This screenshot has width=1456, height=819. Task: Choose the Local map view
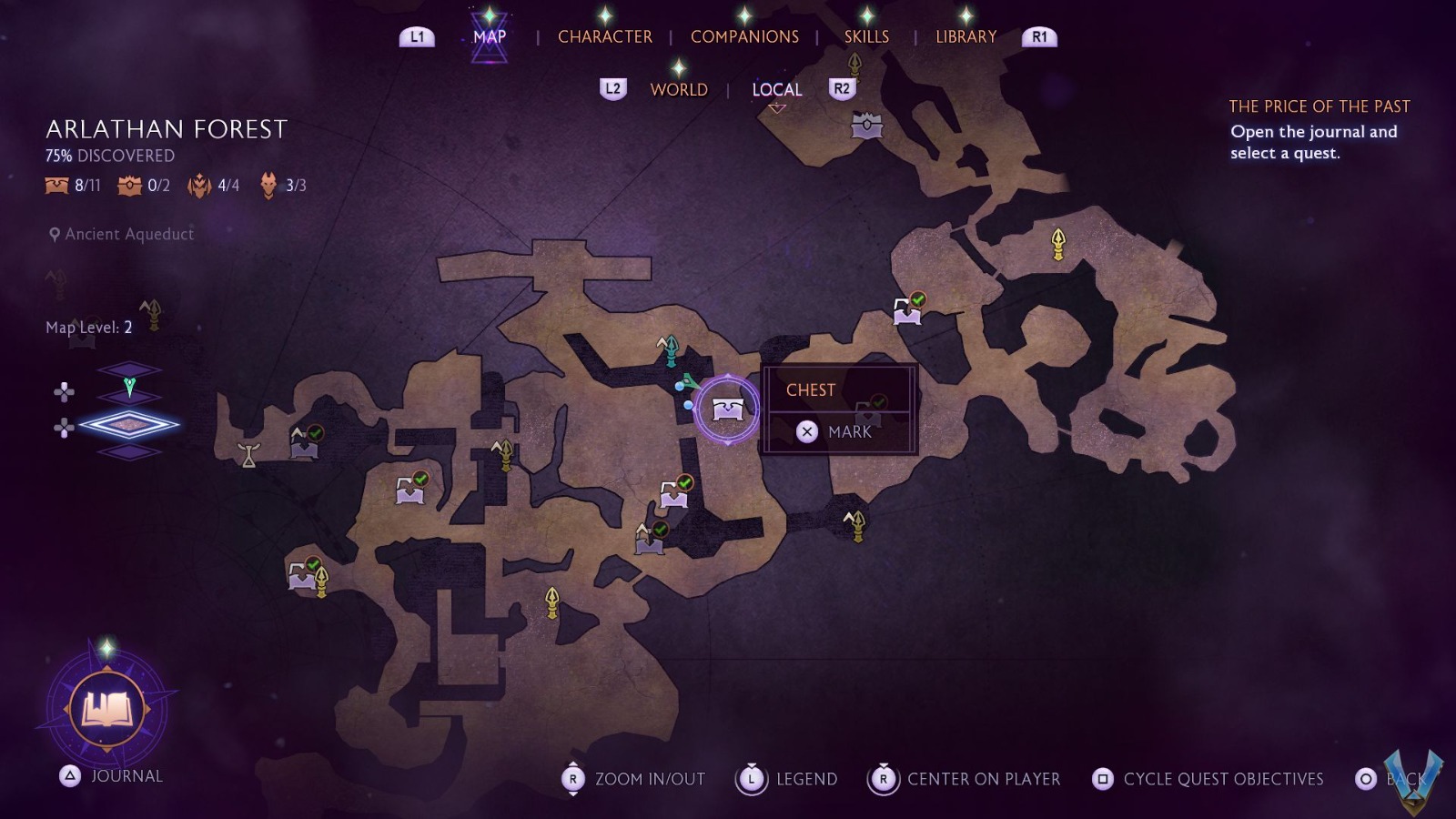click(x=776, y=89)
